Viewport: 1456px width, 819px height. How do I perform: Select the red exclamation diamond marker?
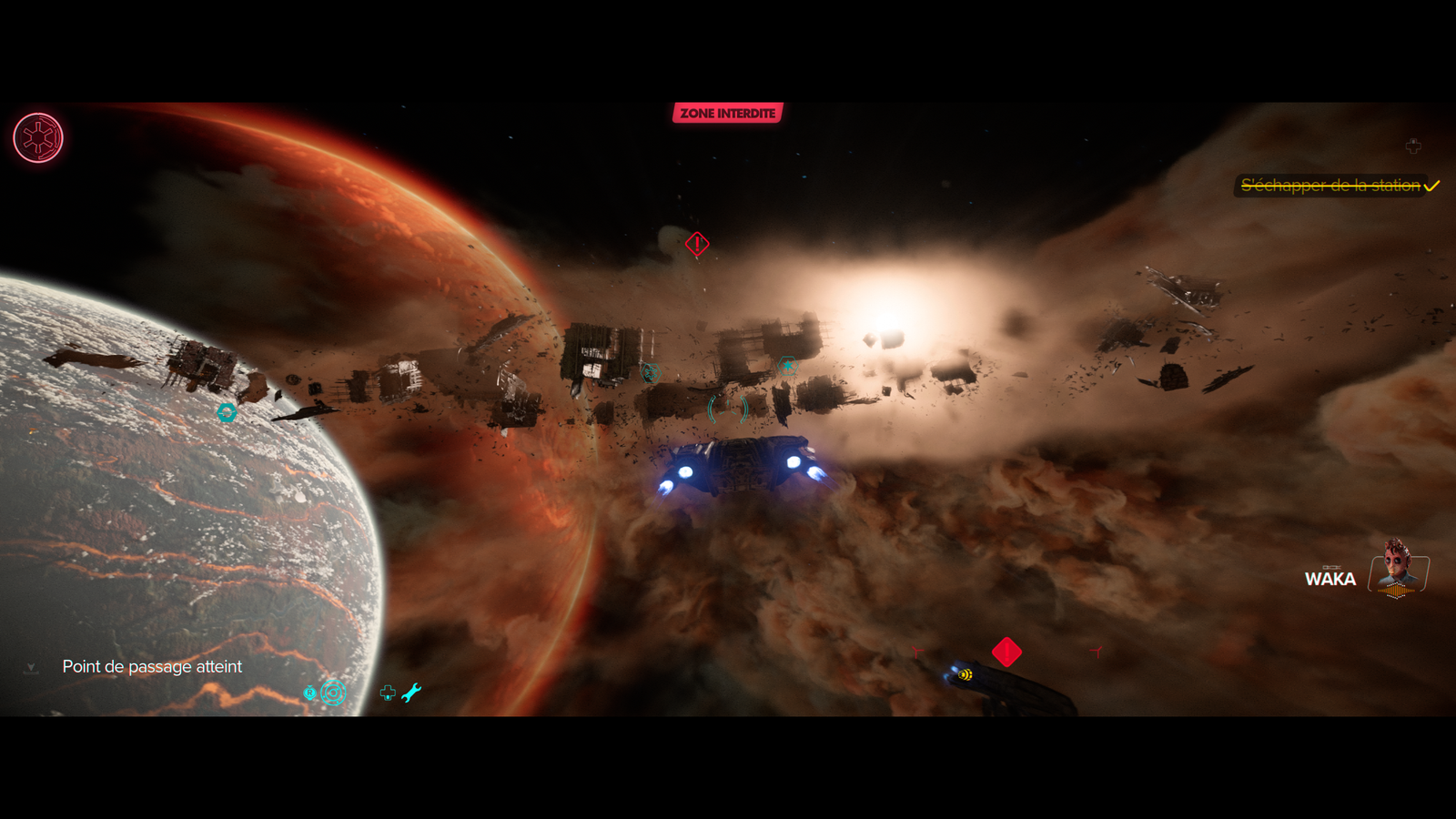pos(697,244)
